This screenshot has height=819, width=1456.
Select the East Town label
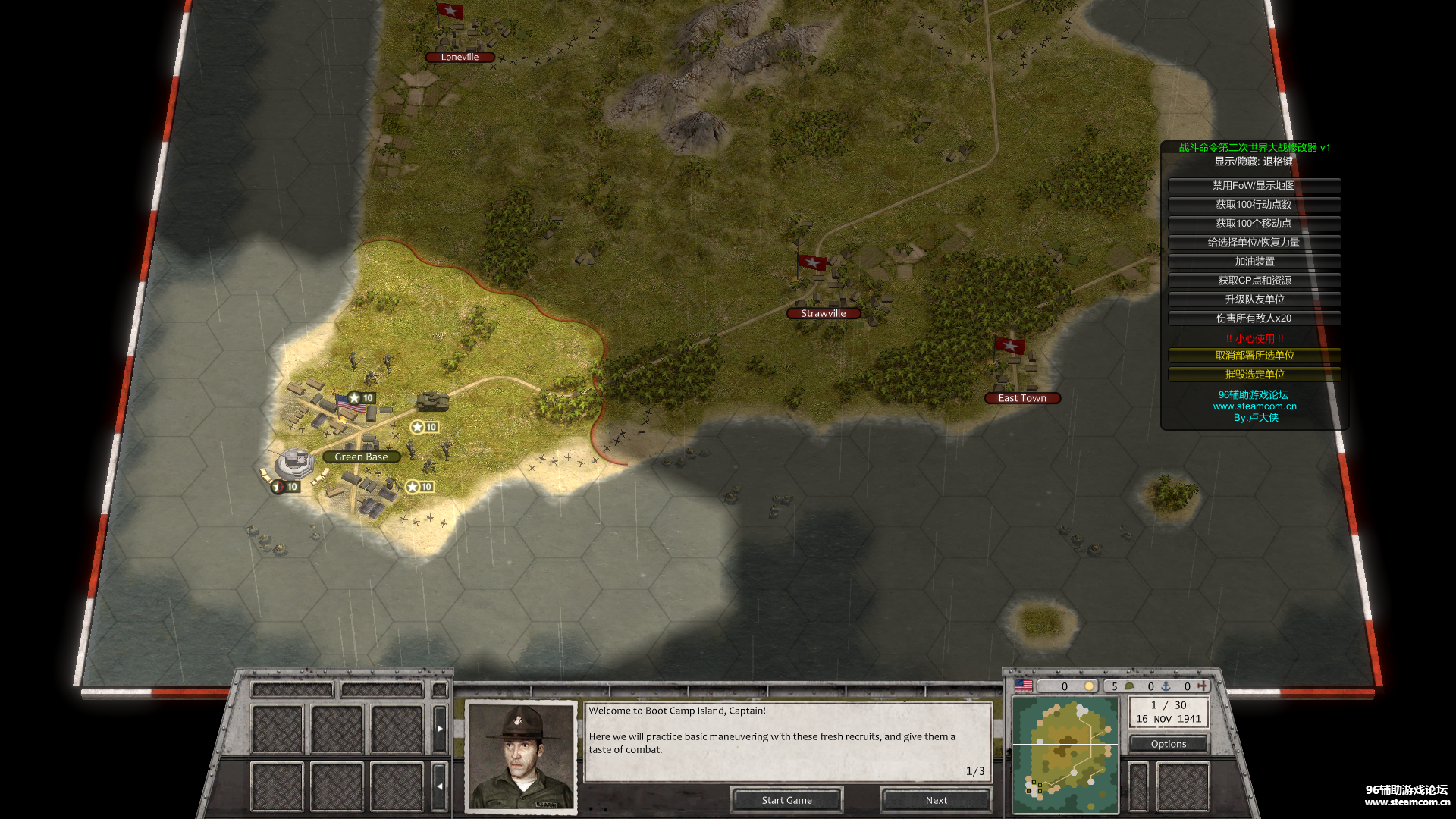(x=1021, y=398)
